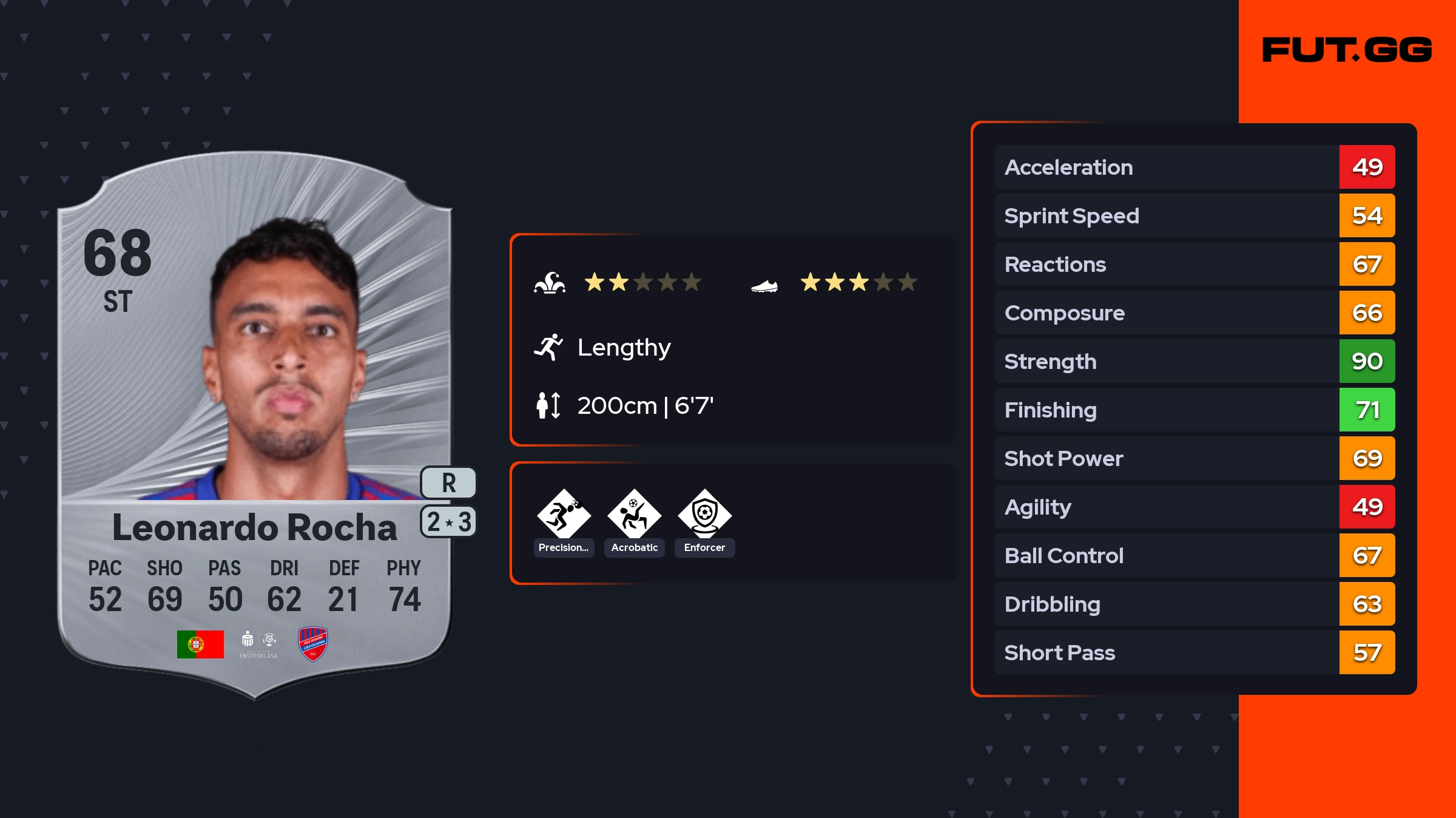Select the Leonardo Rocha player card
The width and height of the screenshot is (1456, 818).
click(x=255, y=425)
